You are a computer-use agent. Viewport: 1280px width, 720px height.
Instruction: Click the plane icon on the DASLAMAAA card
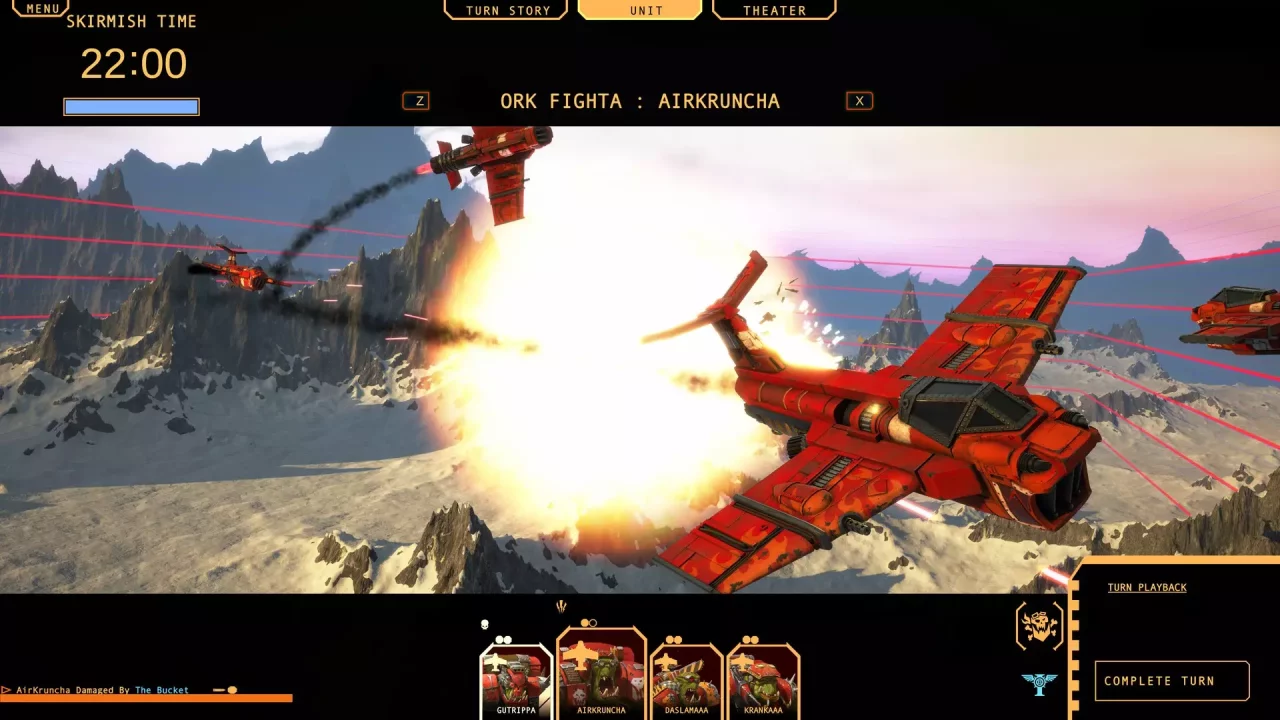tap(664, 664)
